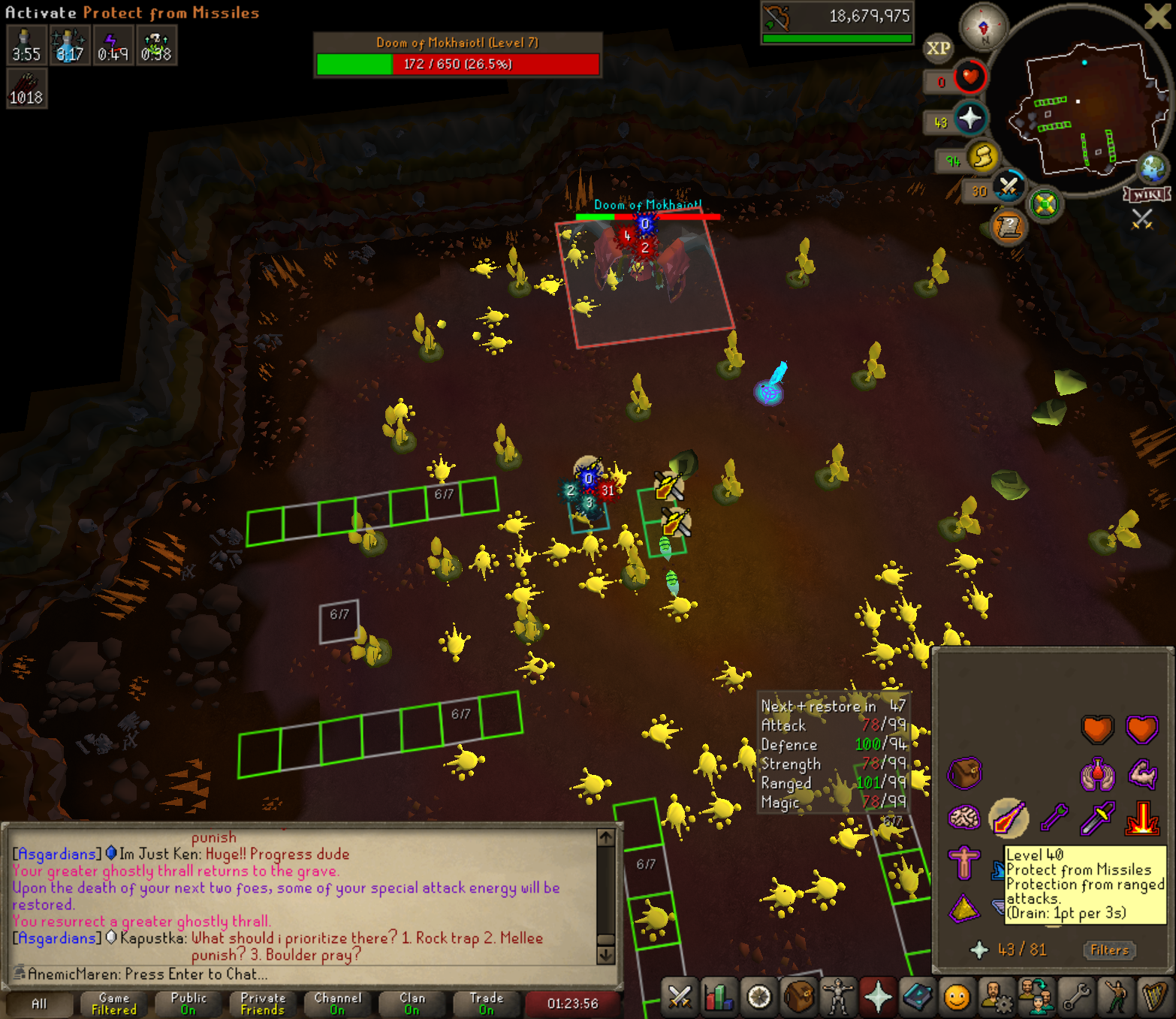
Task: Show the Worn Equipment tab
Action: [x=837, y=997]
